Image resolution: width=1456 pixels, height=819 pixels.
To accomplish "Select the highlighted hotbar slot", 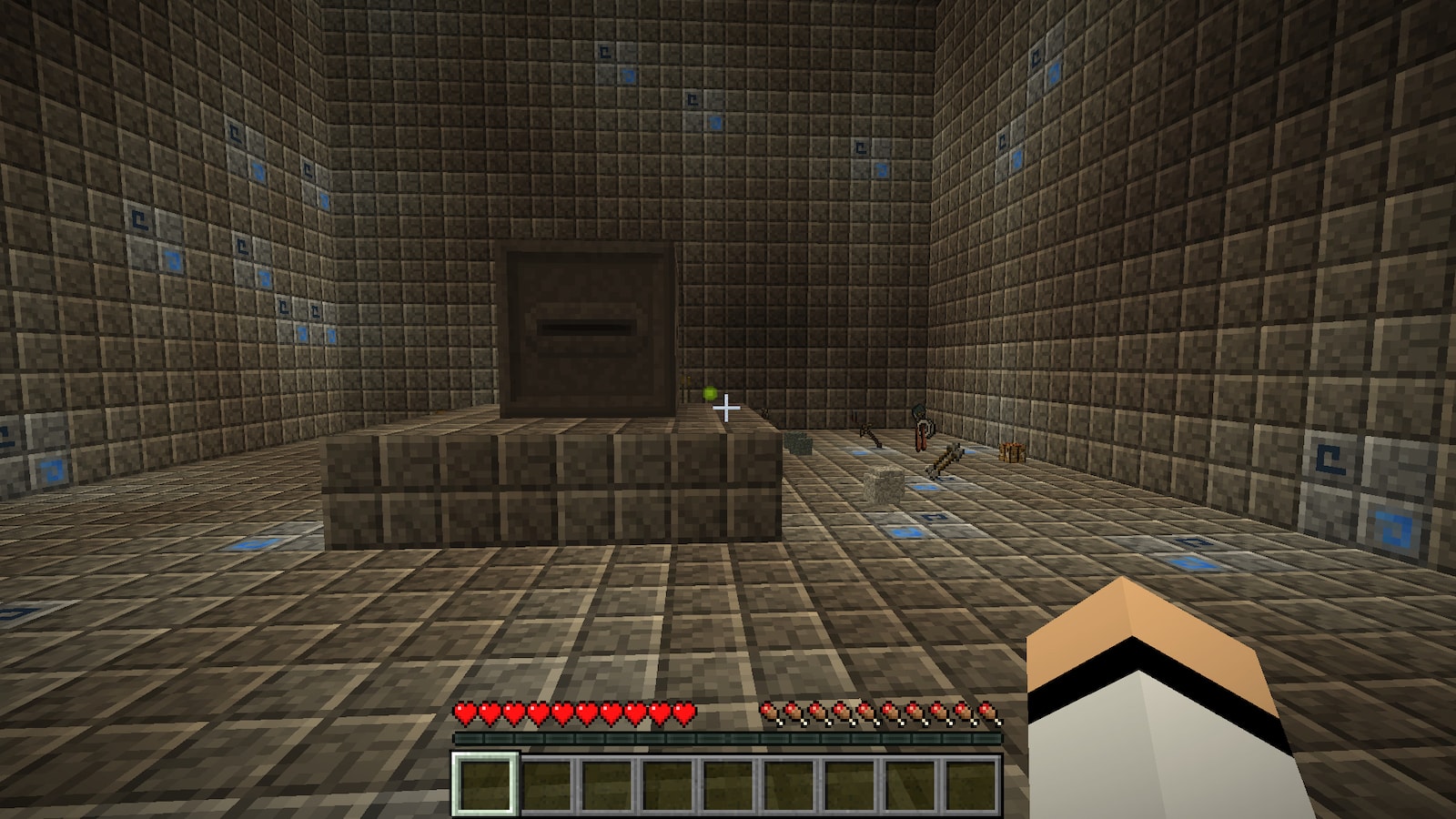I will pyautogui.click(x=485, y=784).
